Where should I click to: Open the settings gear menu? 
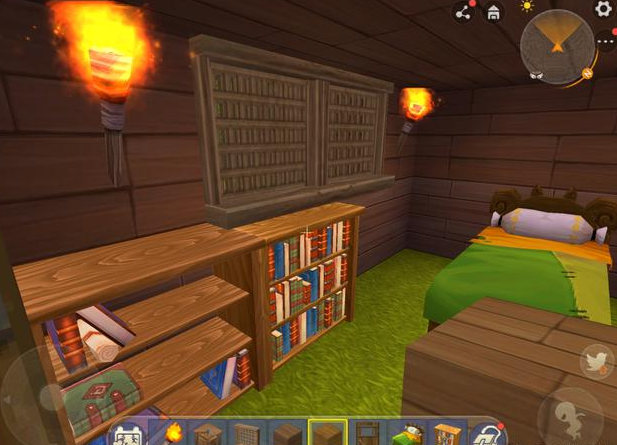point(603,9)
